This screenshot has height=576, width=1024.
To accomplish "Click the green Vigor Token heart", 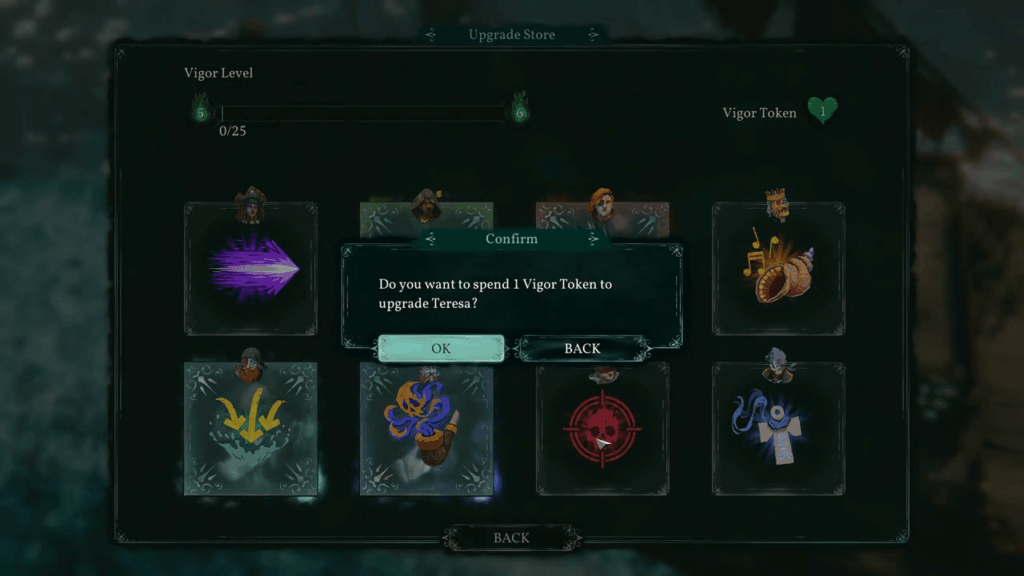I will click(822, 111).
